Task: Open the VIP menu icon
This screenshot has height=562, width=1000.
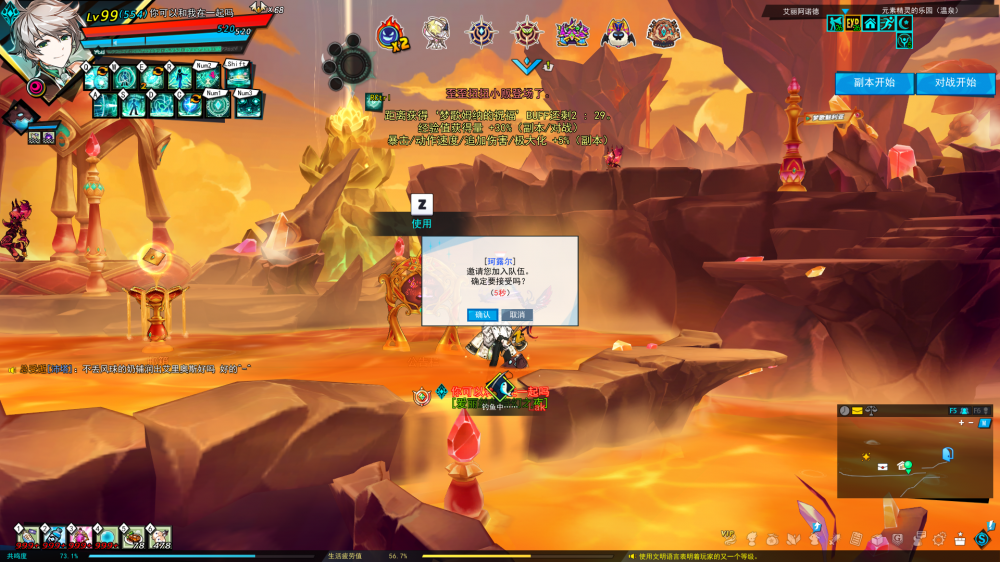Action: click(729, 538)
